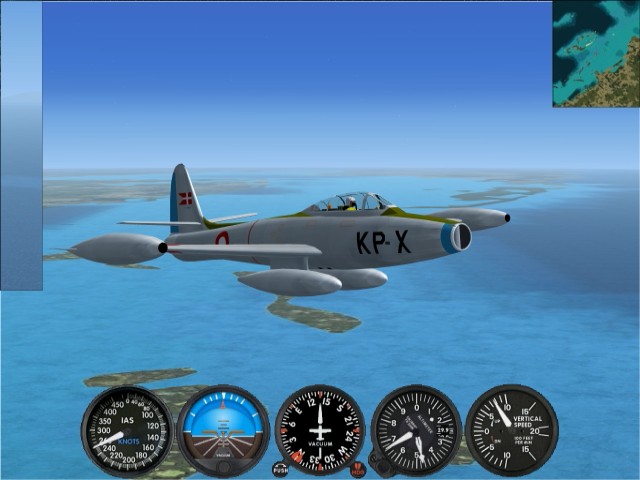Open the terrain minimap

(x=596, y=54)
